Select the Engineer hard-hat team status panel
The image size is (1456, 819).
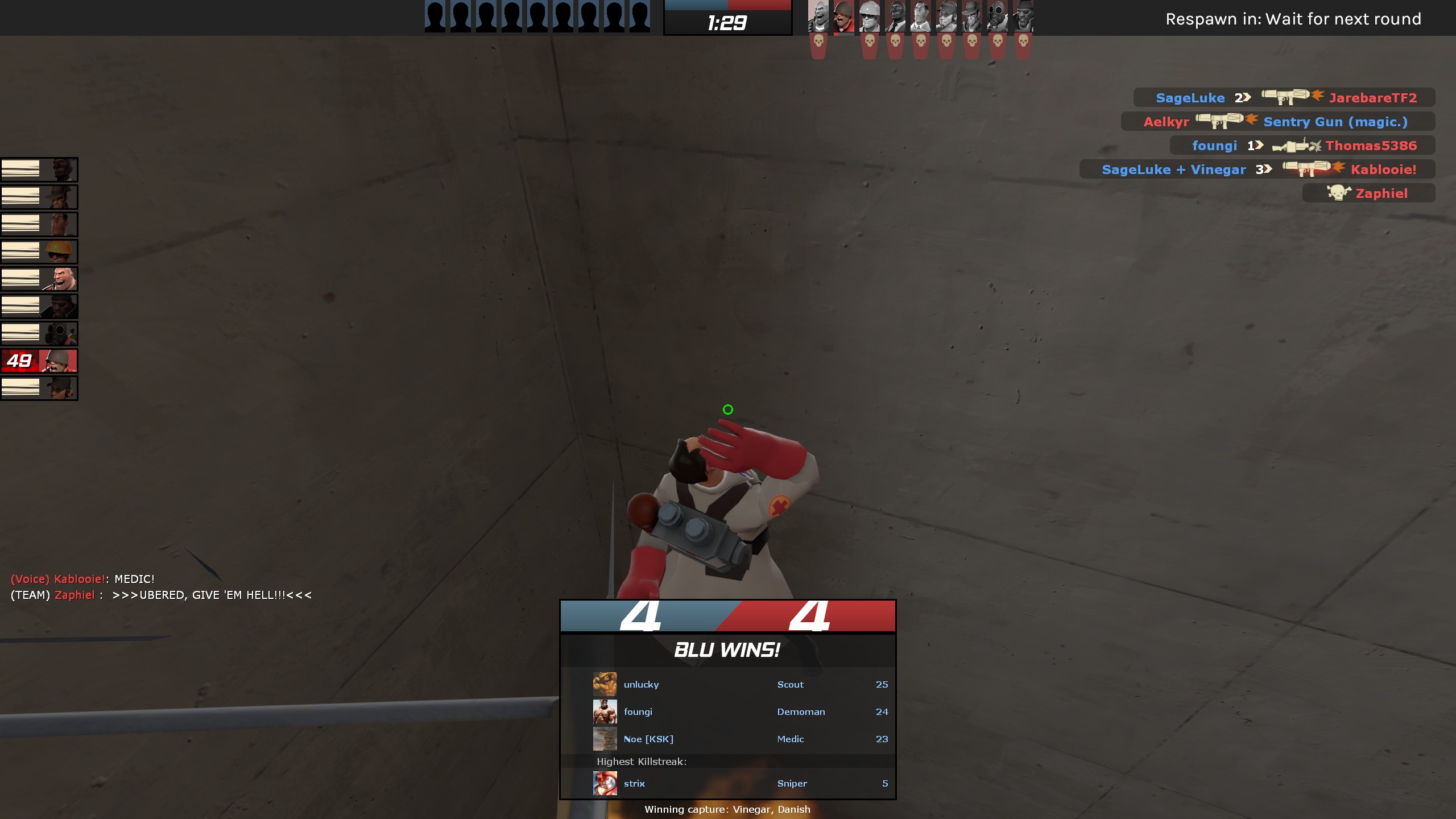pos(39,251)
